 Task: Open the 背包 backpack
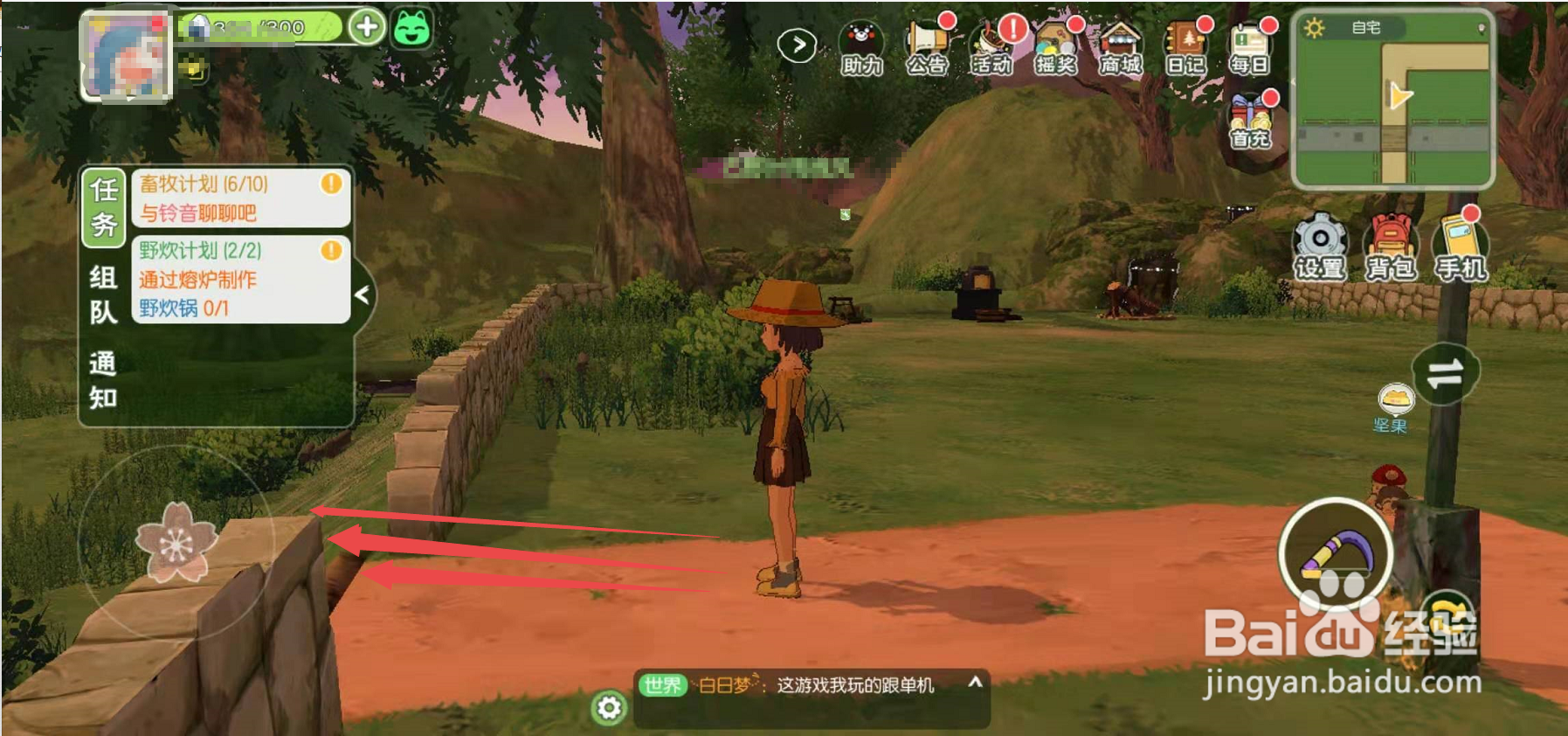1391,246
